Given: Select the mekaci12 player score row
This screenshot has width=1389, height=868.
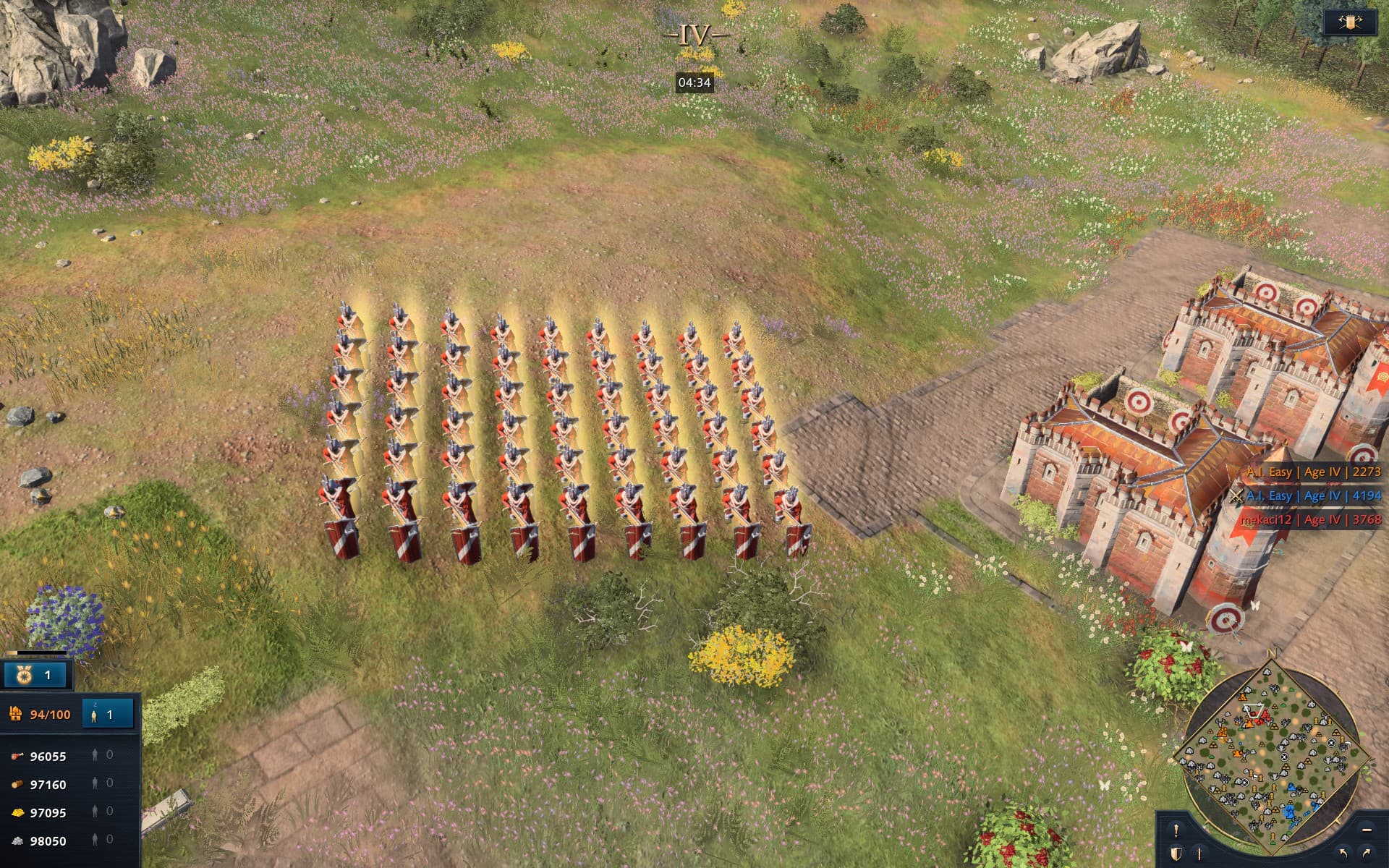Looking at the screenshot, I should [x=1310, y=519].
